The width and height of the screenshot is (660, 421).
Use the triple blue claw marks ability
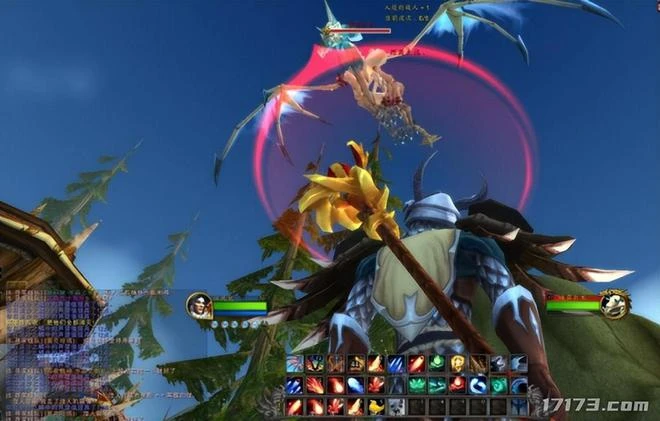[396, 363]
